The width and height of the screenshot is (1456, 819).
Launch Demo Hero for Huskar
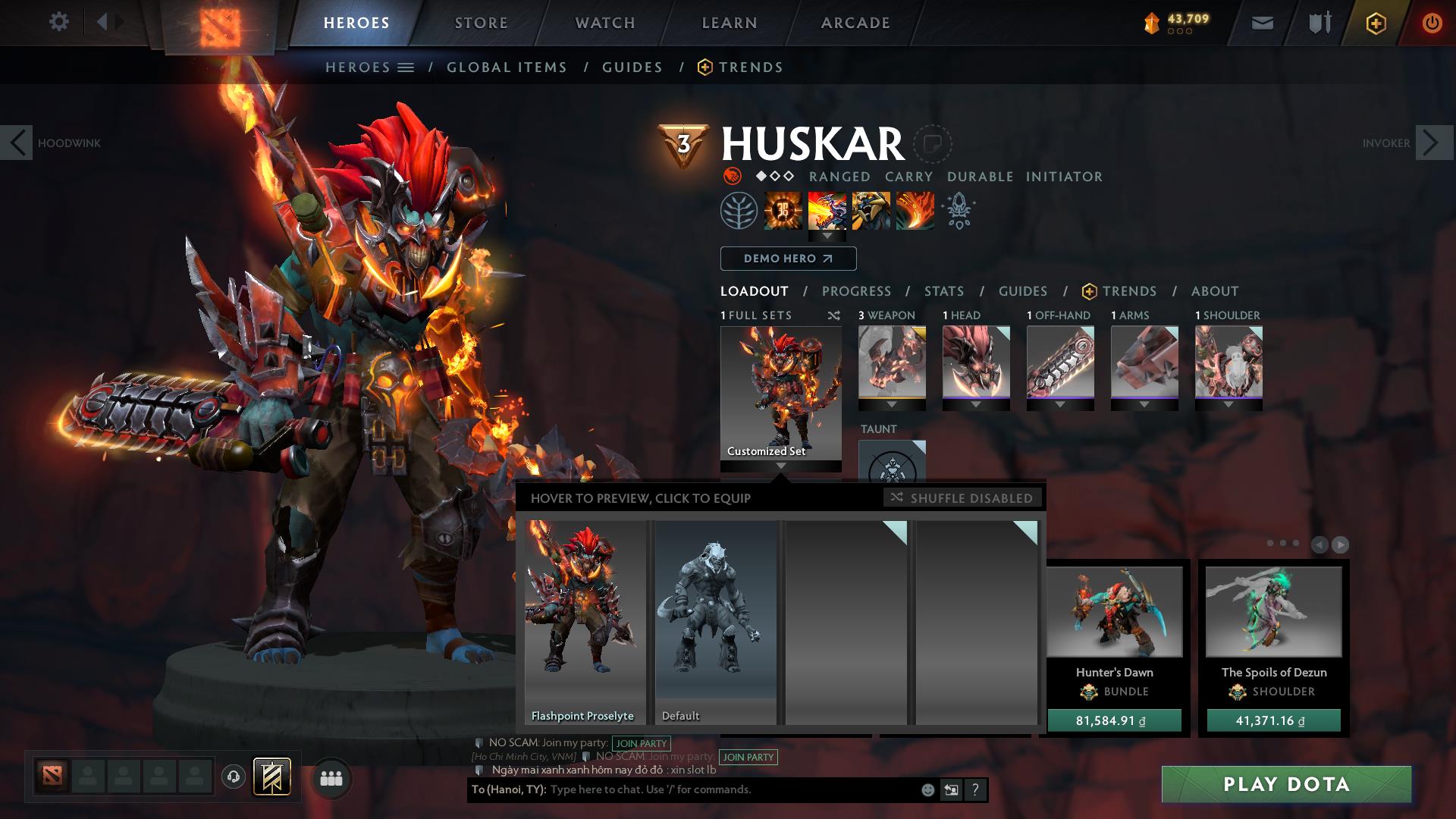click(788, 259)
